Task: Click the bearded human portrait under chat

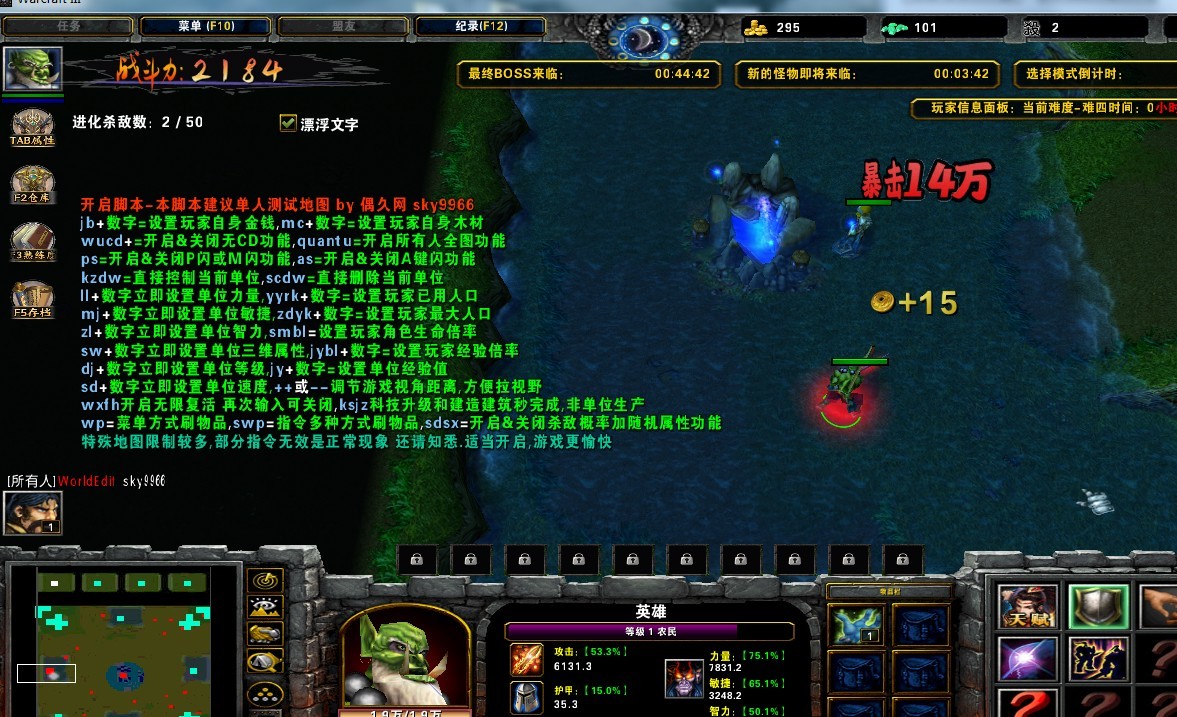Action: 33,512
